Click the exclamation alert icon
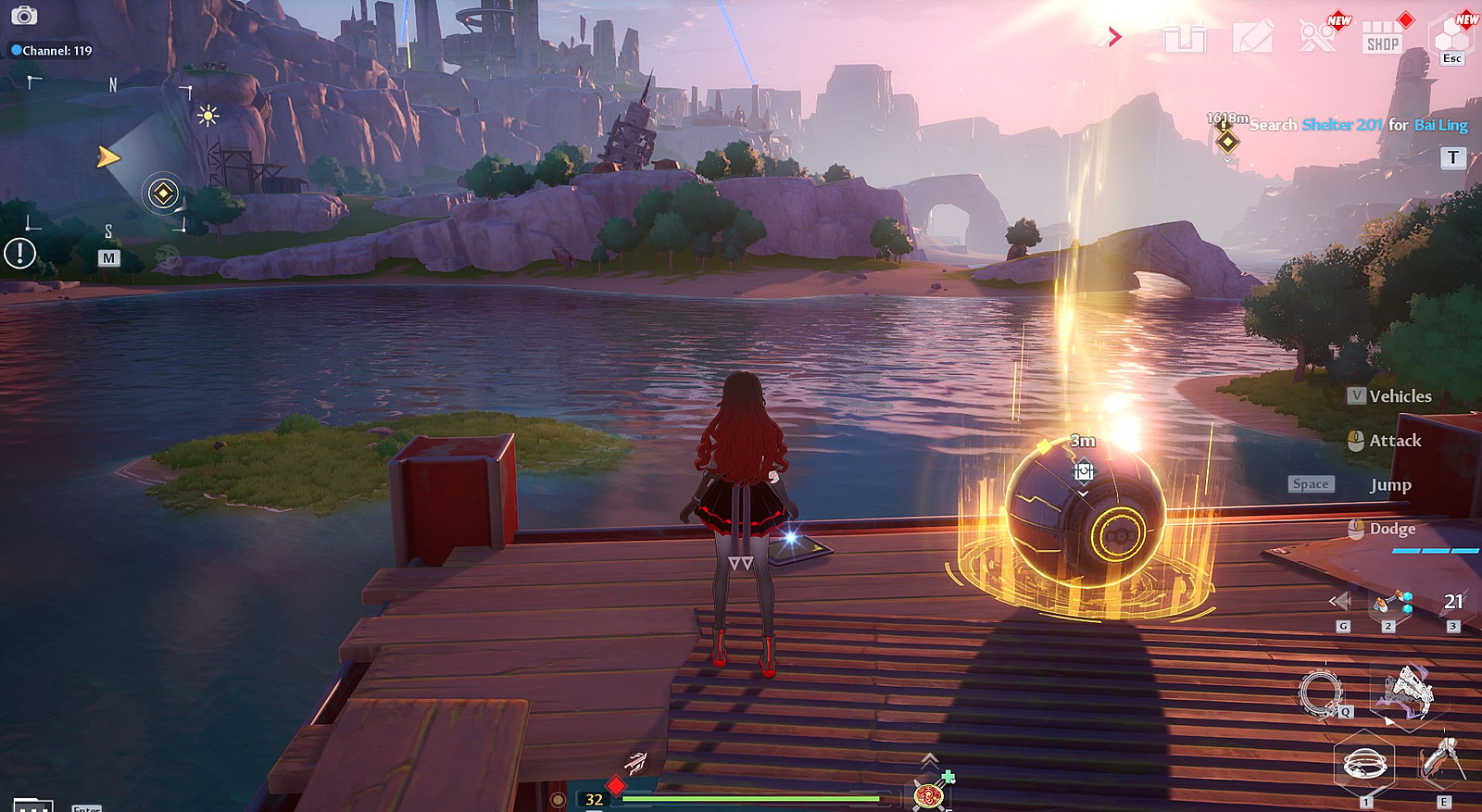The width and height of the screenshot is (1482, 812). (19, 253)
